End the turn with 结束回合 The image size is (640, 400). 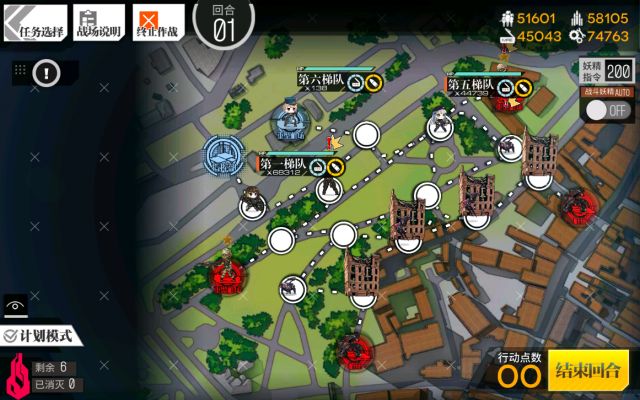pyautogui.click(x=588, y=369)
